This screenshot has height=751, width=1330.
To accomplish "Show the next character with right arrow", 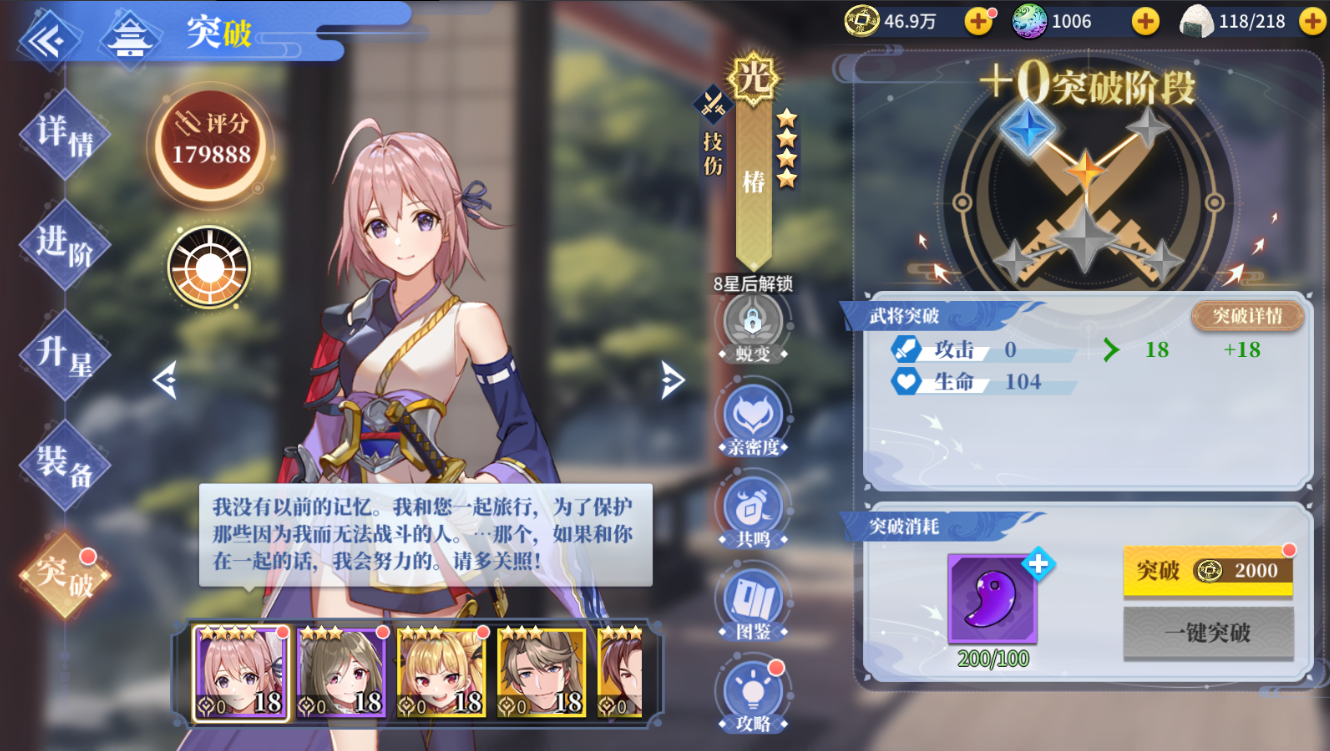I will pyautogui.click(x=672, y=380).
